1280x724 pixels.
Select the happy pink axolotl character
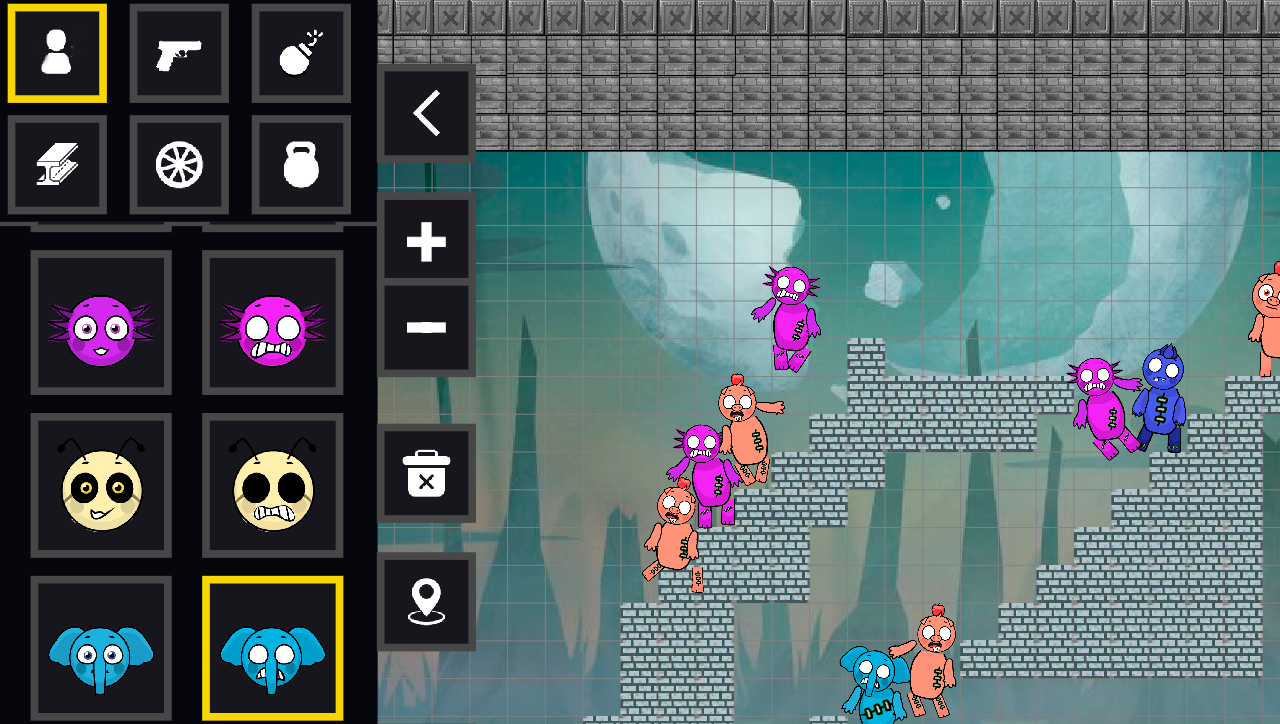click(100, 320)
